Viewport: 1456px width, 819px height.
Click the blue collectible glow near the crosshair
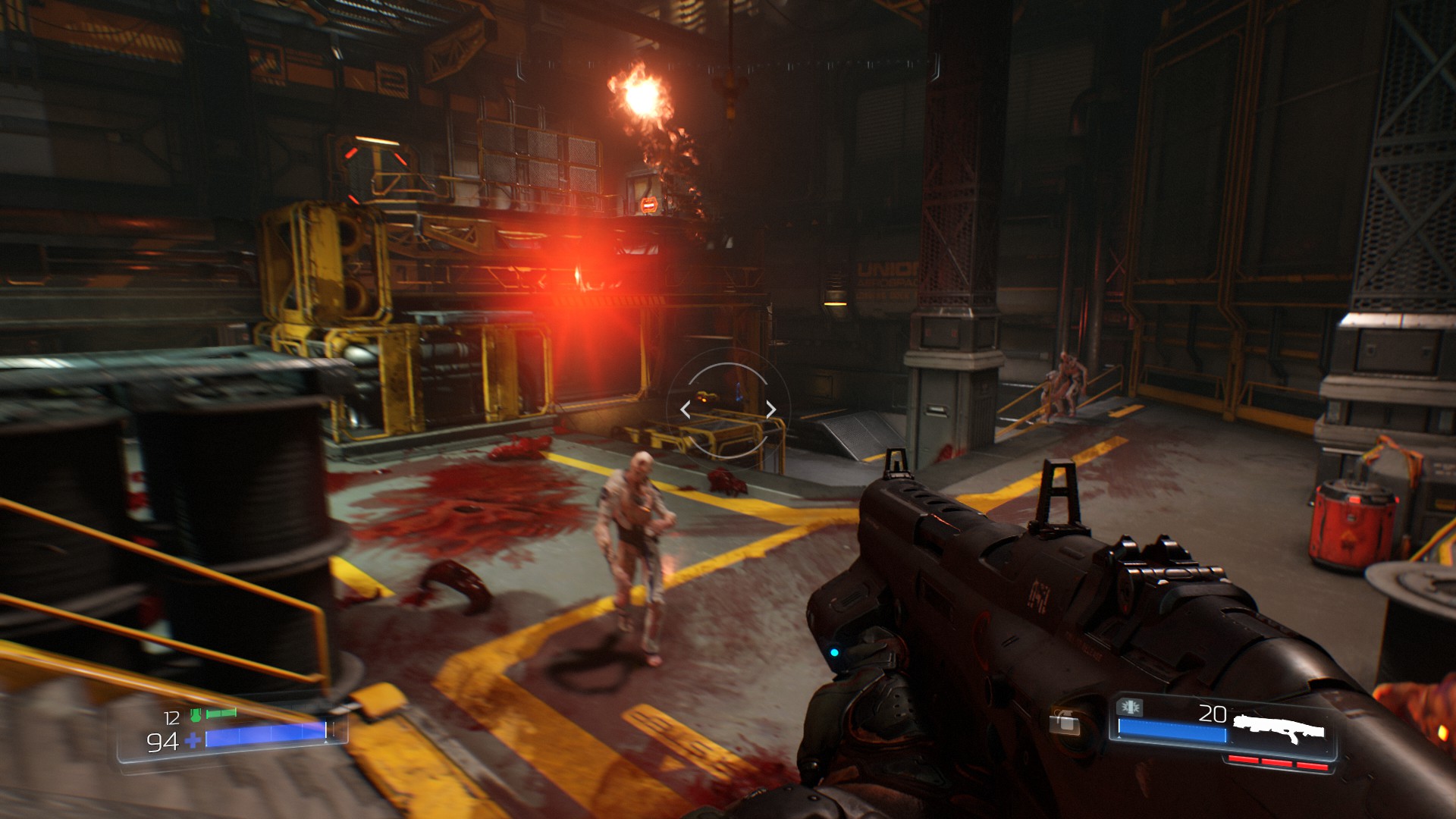coord(739,392)
